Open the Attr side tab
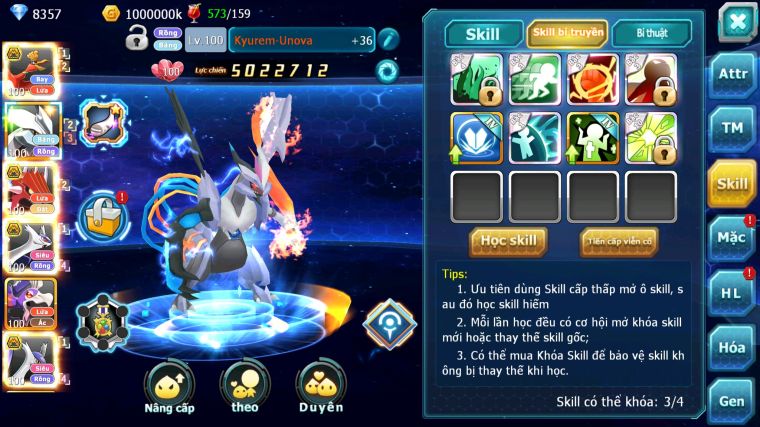This screenshot has height=427, width=760. click(732, 74)
